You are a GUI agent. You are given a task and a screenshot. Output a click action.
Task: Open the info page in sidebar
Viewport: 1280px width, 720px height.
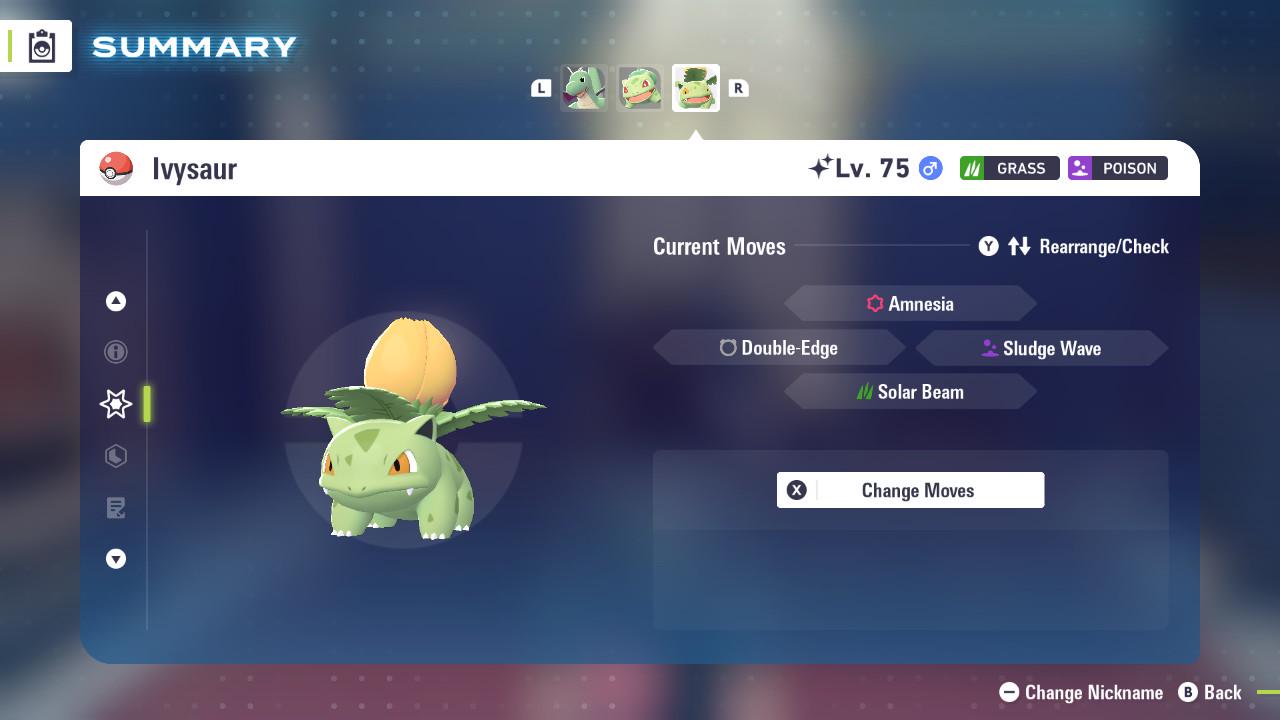(116, 352)
